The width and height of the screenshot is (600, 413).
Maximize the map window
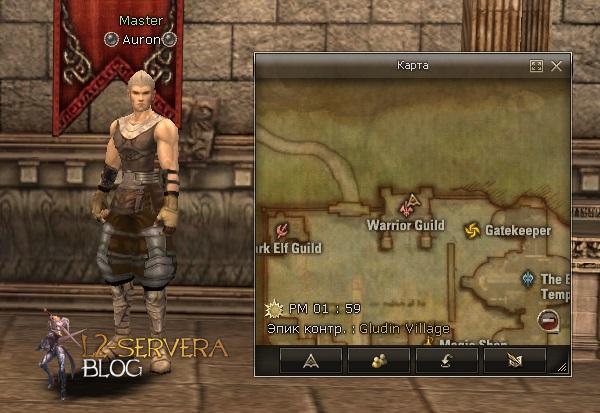coord(536,66)
